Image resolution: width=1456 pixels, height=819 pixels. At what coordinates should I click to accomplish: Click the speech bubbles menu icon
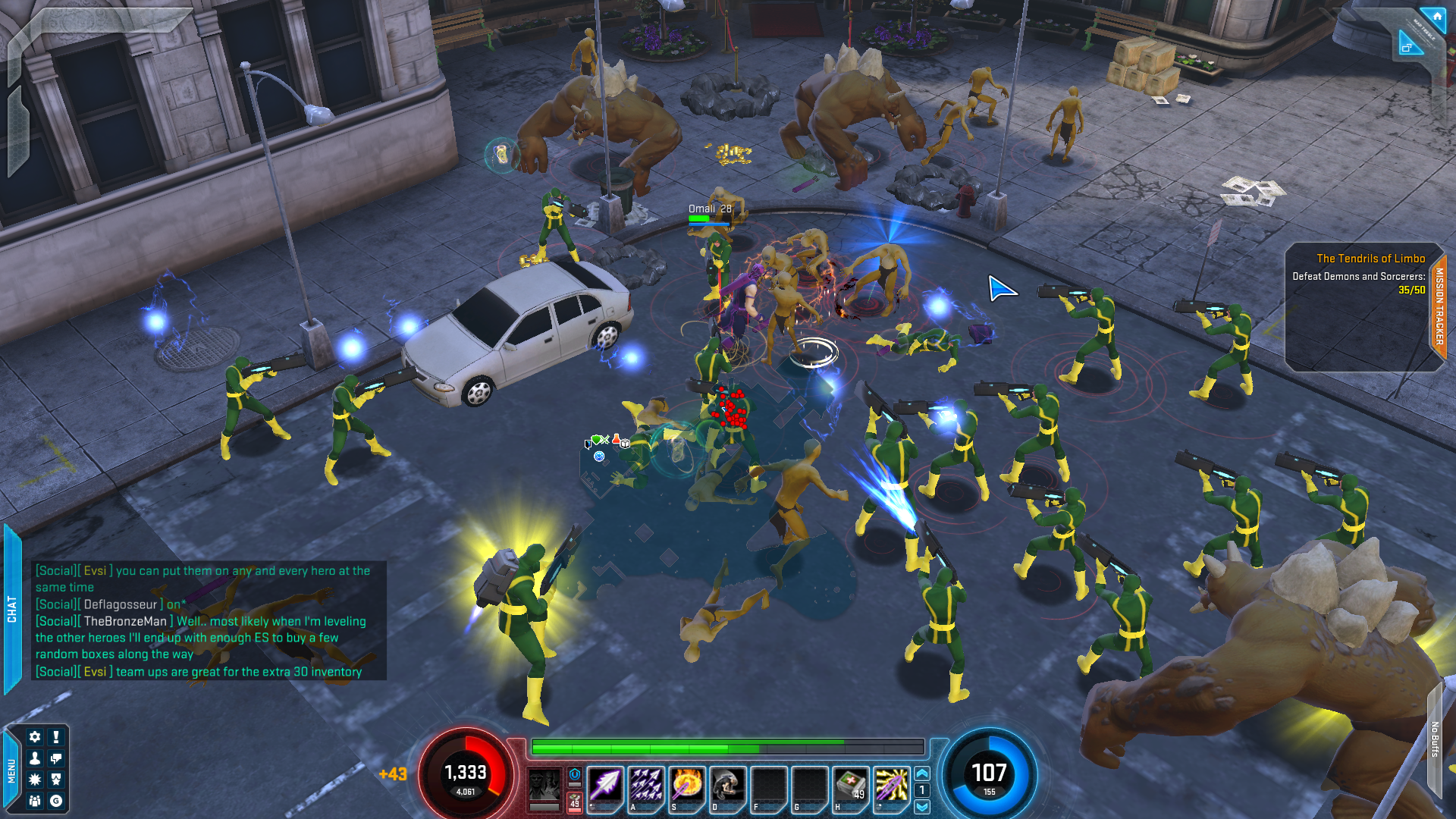pos(56,758)
